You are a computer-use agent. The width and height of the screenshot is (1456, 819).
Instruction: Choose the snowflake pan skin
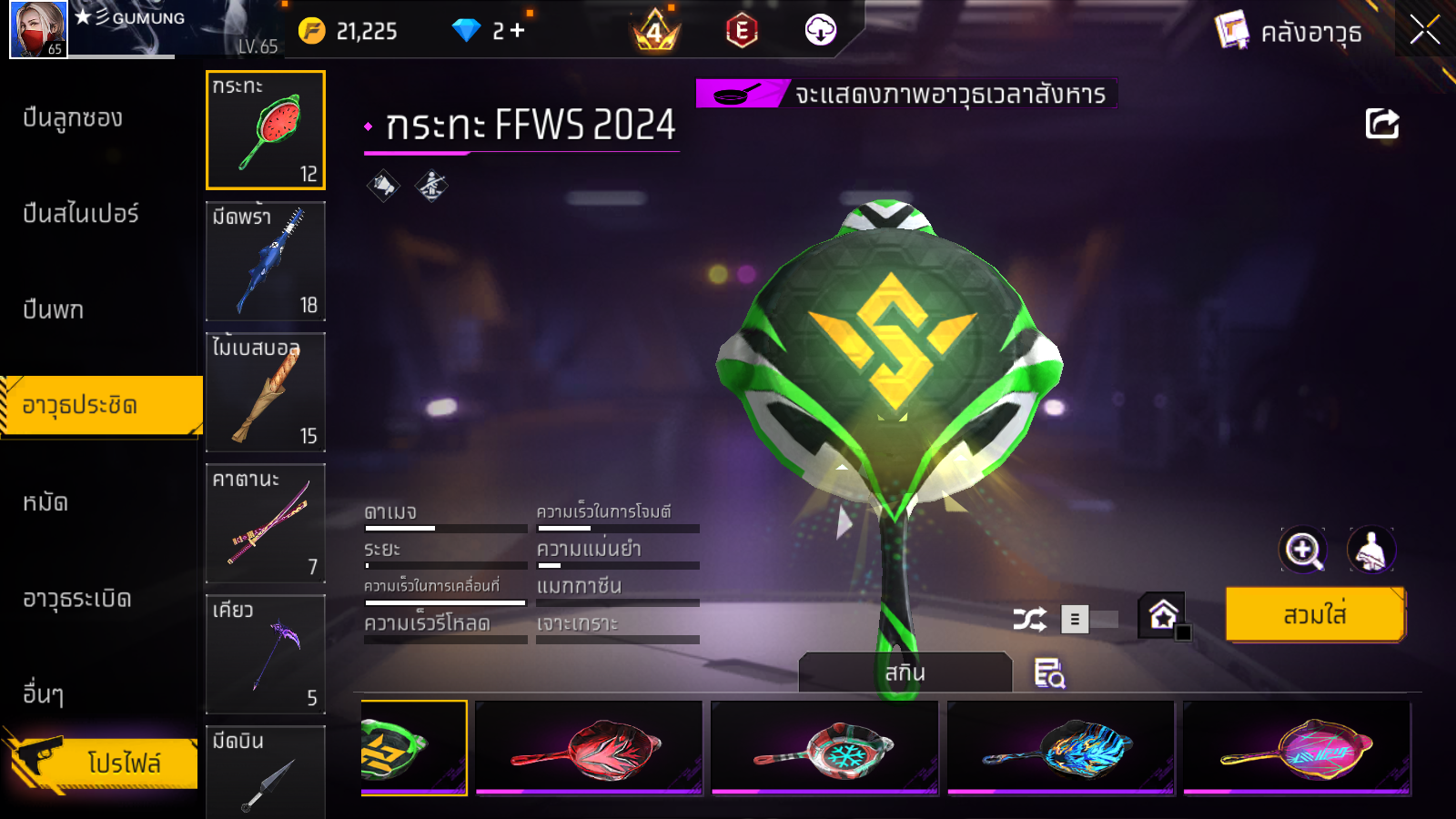pyautogui.click(x=824, y=748)
